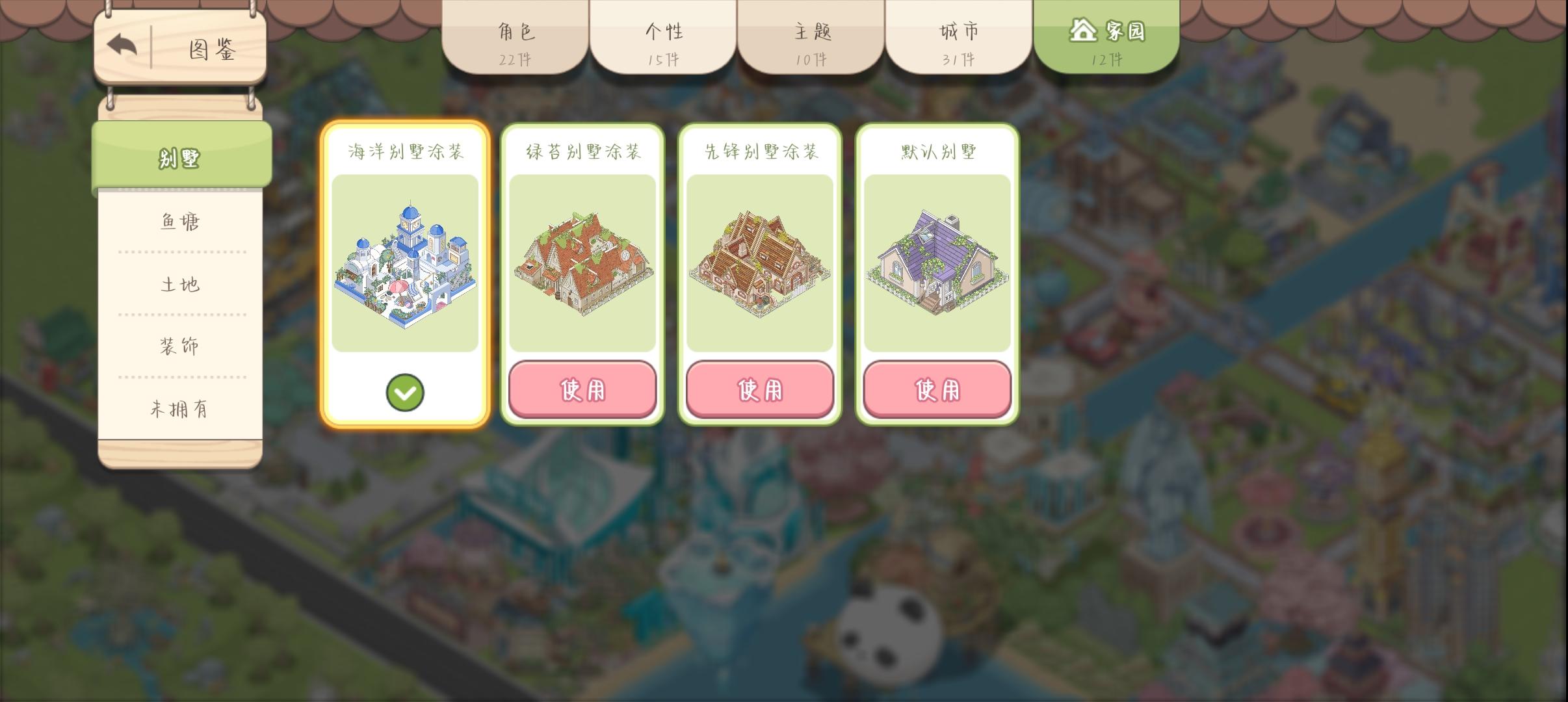Screen dimensions: 1568x702
Task: Click the green checkmark on 海洋别墅涂装
Action: pos(406,393)
